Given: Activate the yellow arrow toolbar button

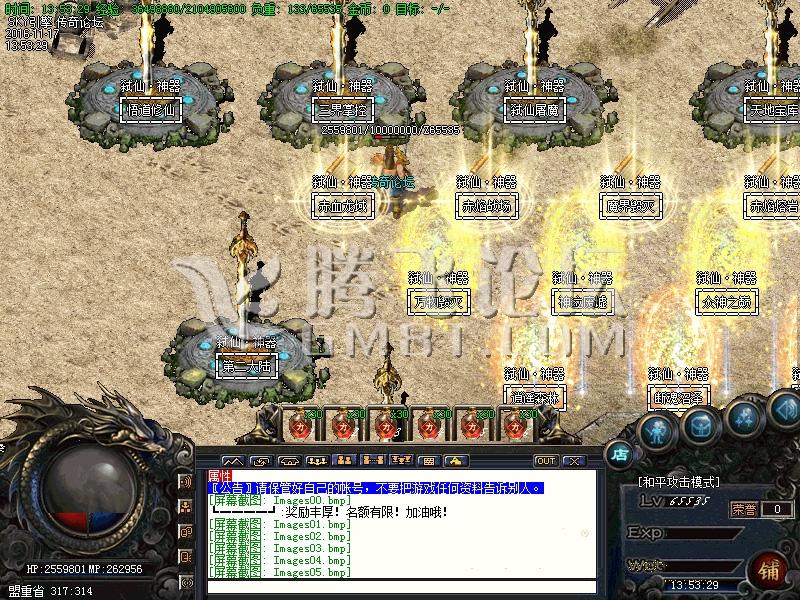Looking at the screenshot, I should 455,461.
